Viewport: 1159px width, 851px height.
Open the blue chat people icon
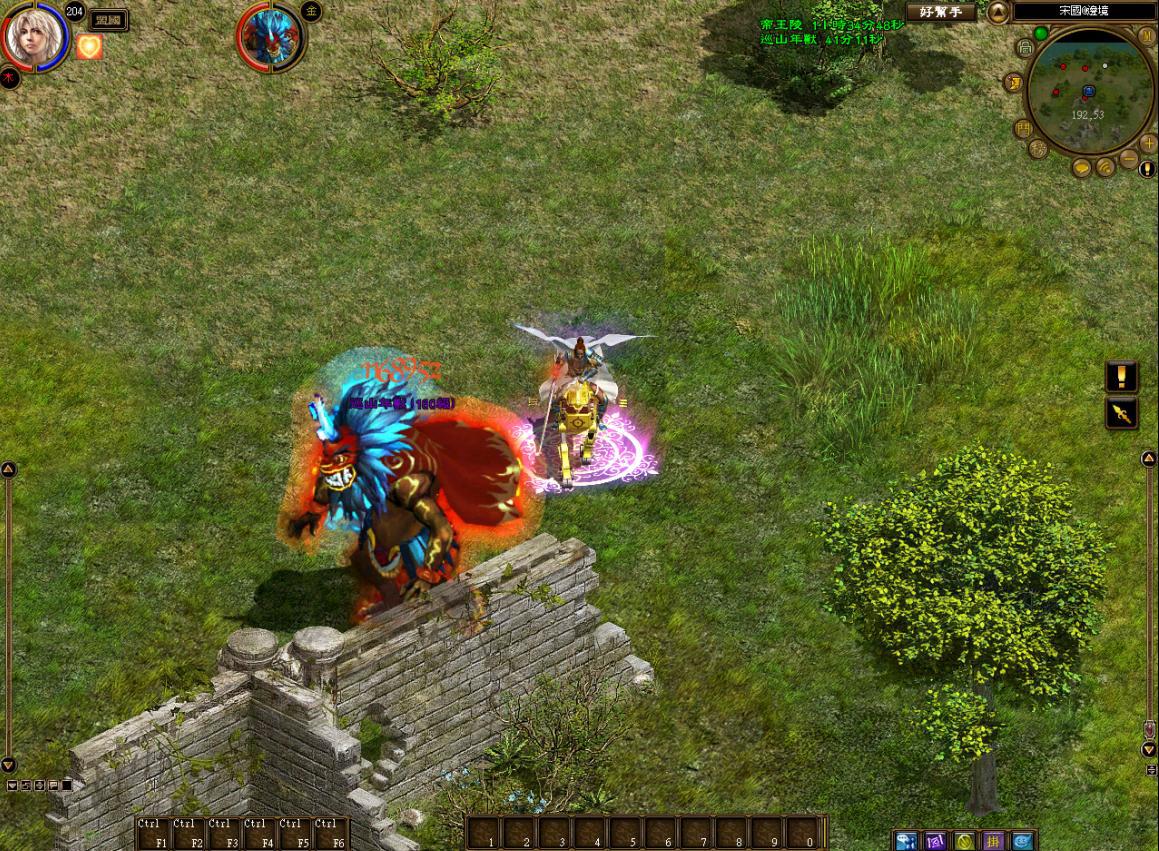coord(906,840)
